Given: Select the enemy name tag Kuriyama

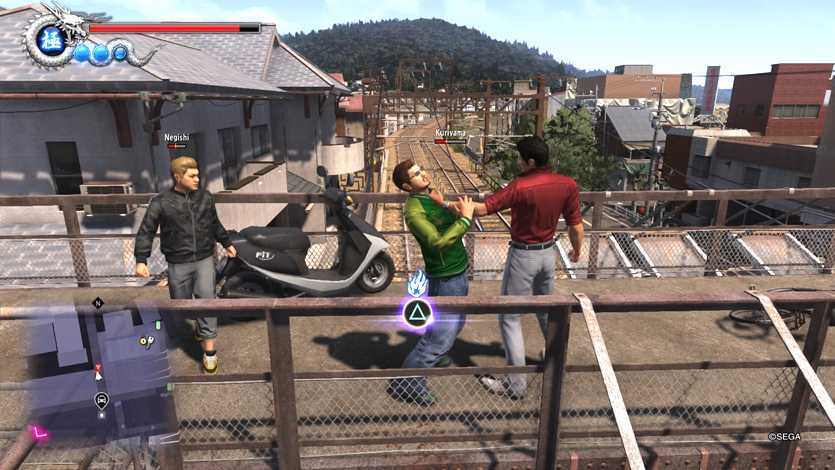Looking at the screenshot, I should [449, 131].
